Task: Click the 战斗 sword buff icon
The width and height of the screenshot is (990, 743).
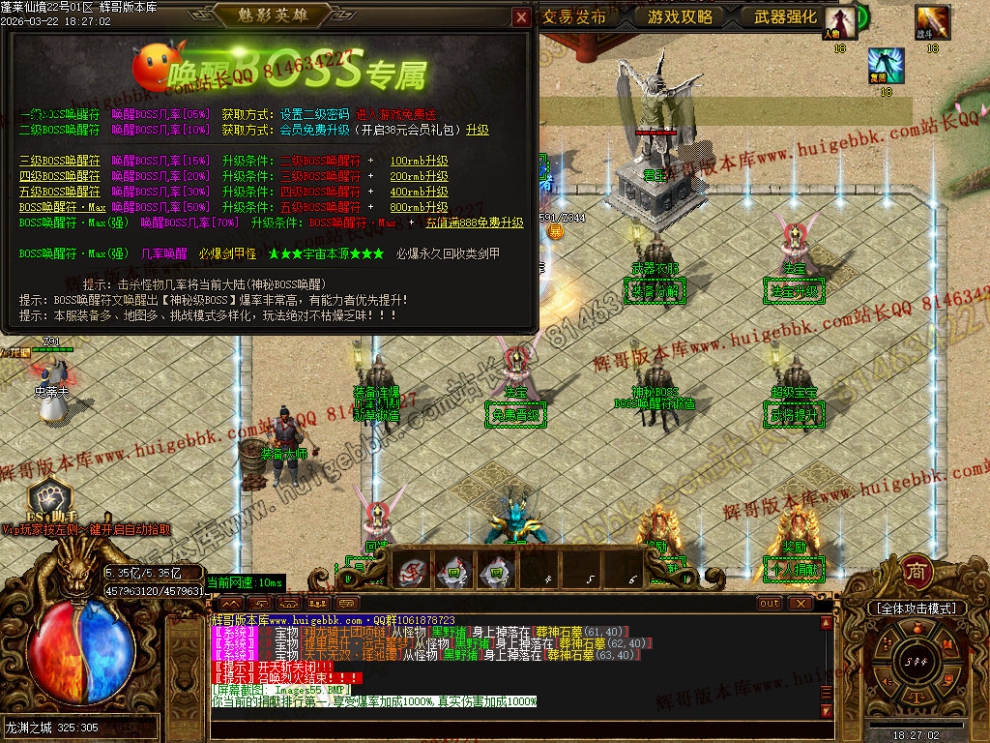Action: [x=932, y=22]
